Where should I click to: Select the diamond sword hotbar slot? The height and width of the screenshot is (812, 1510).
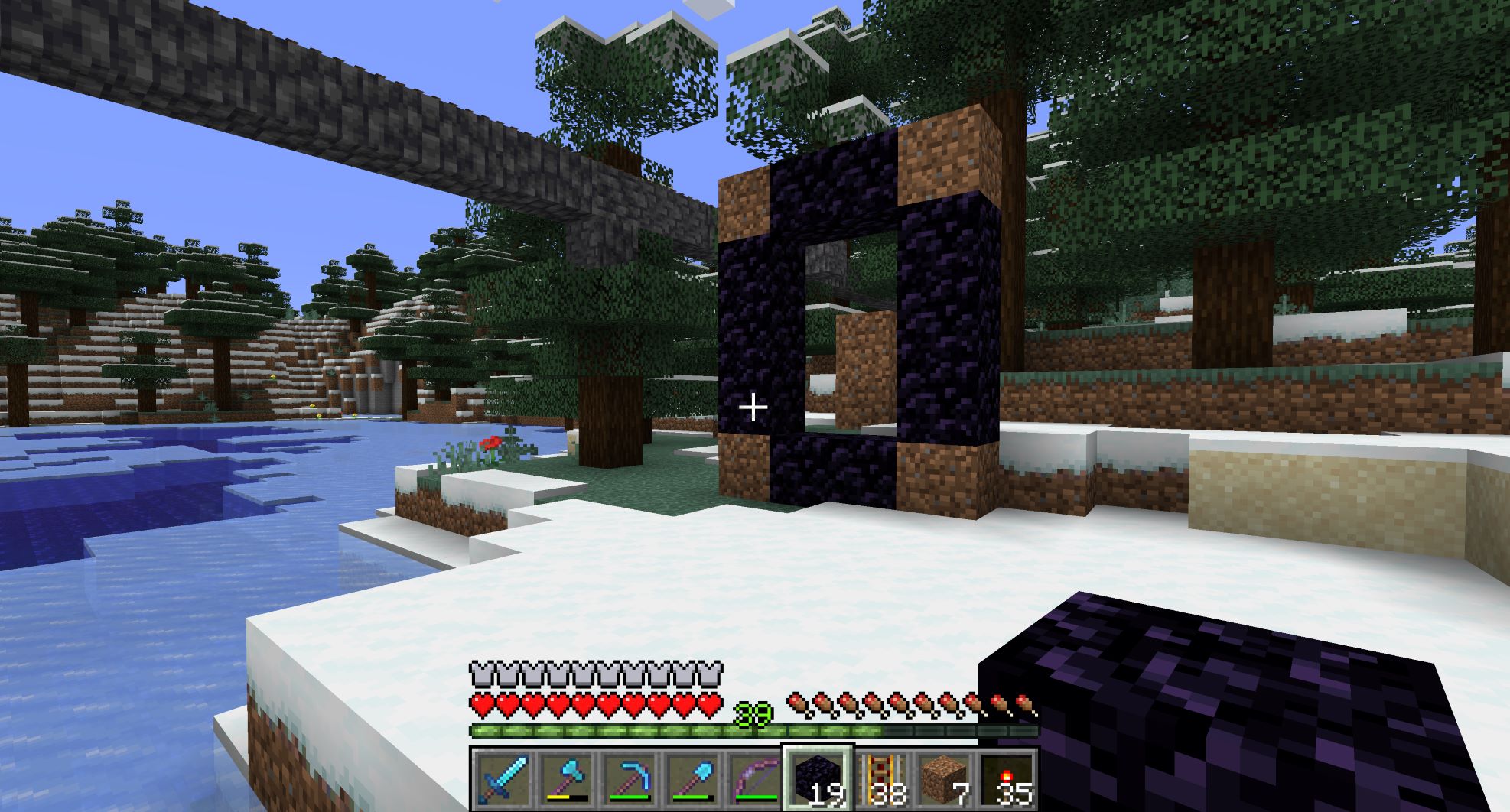point(503,778)
